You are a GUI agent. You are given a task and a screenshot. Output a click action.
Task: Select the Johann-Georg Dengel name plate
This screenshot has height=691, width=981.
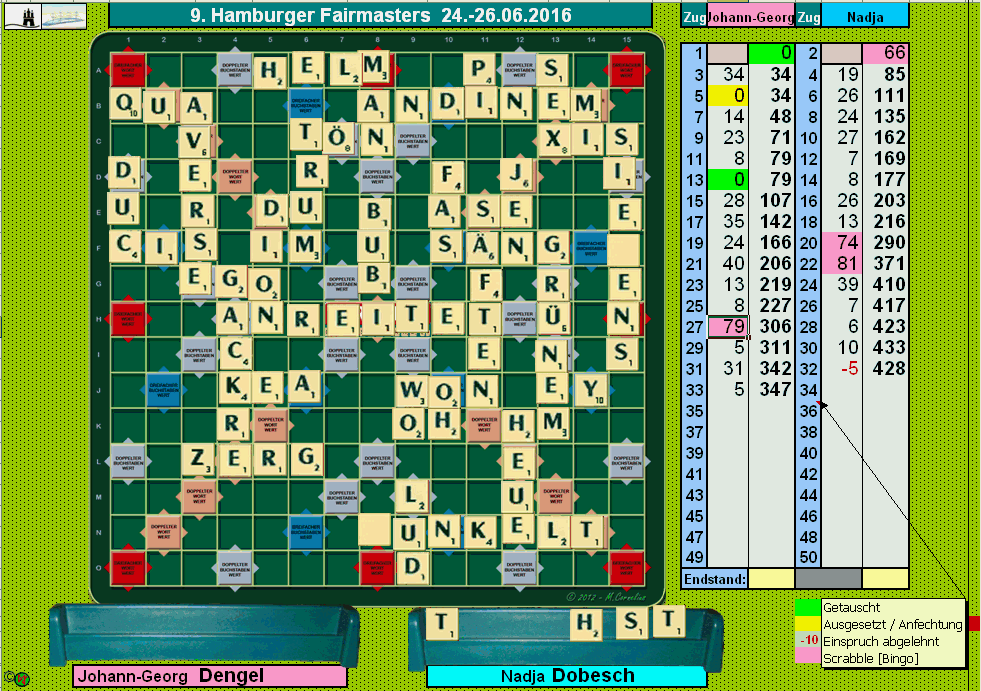pyautogui.click(x=209, y=676)
